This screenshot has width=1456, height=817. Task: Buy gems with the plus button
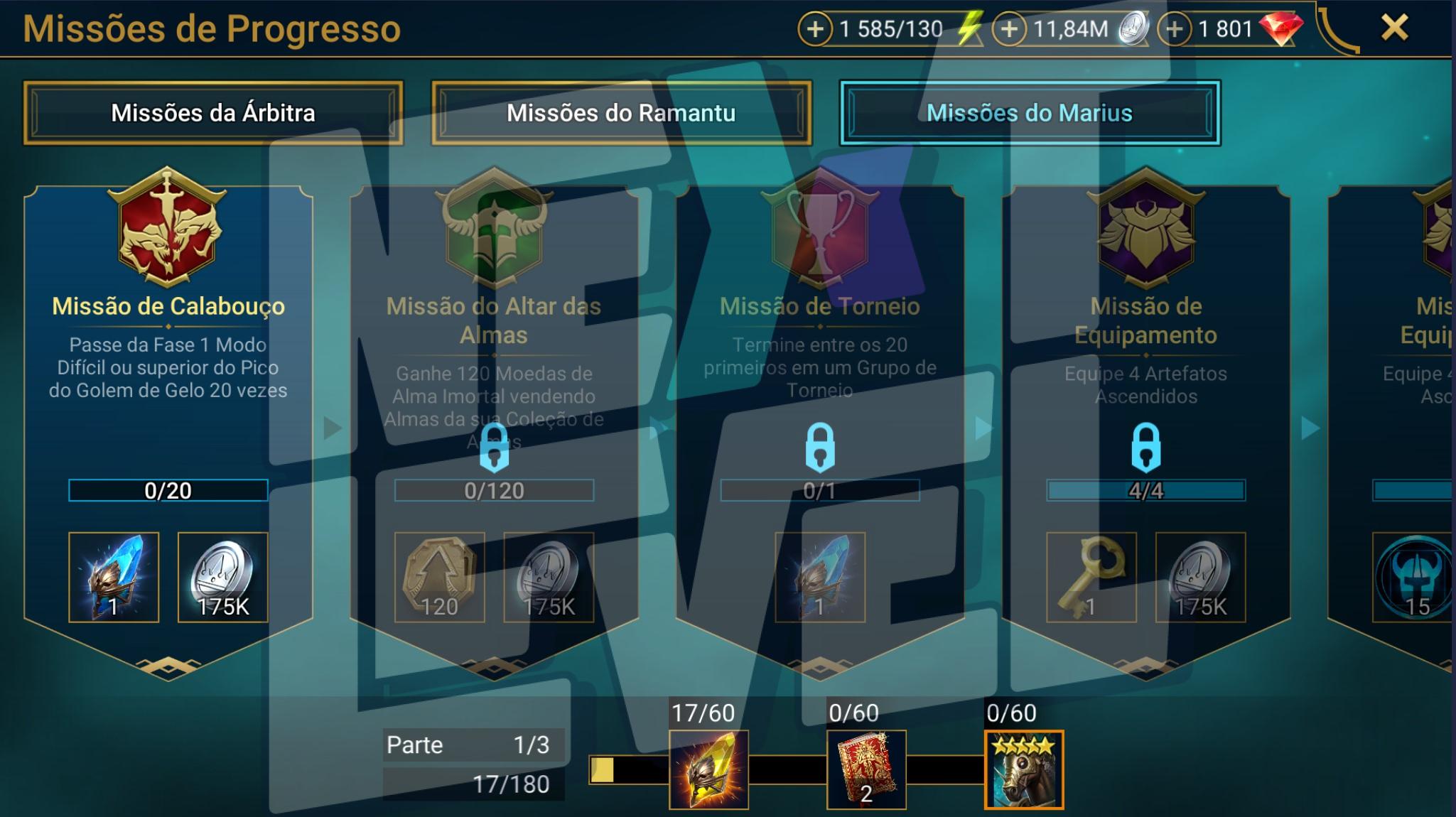coord(1175,29)
